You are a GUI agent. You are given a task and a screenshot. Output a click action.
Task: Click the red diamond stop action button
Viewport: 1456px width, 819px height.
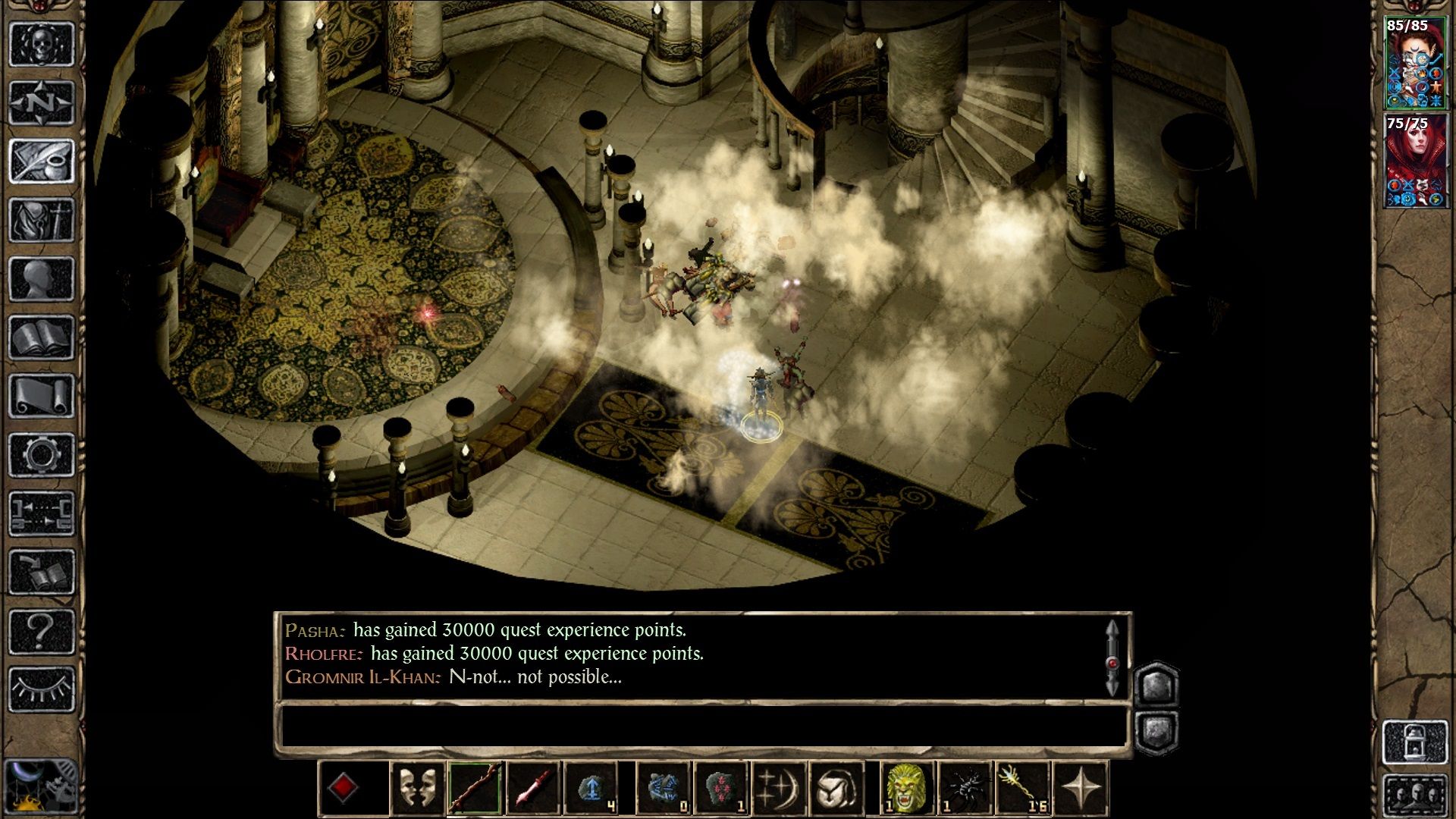(343, 788)
